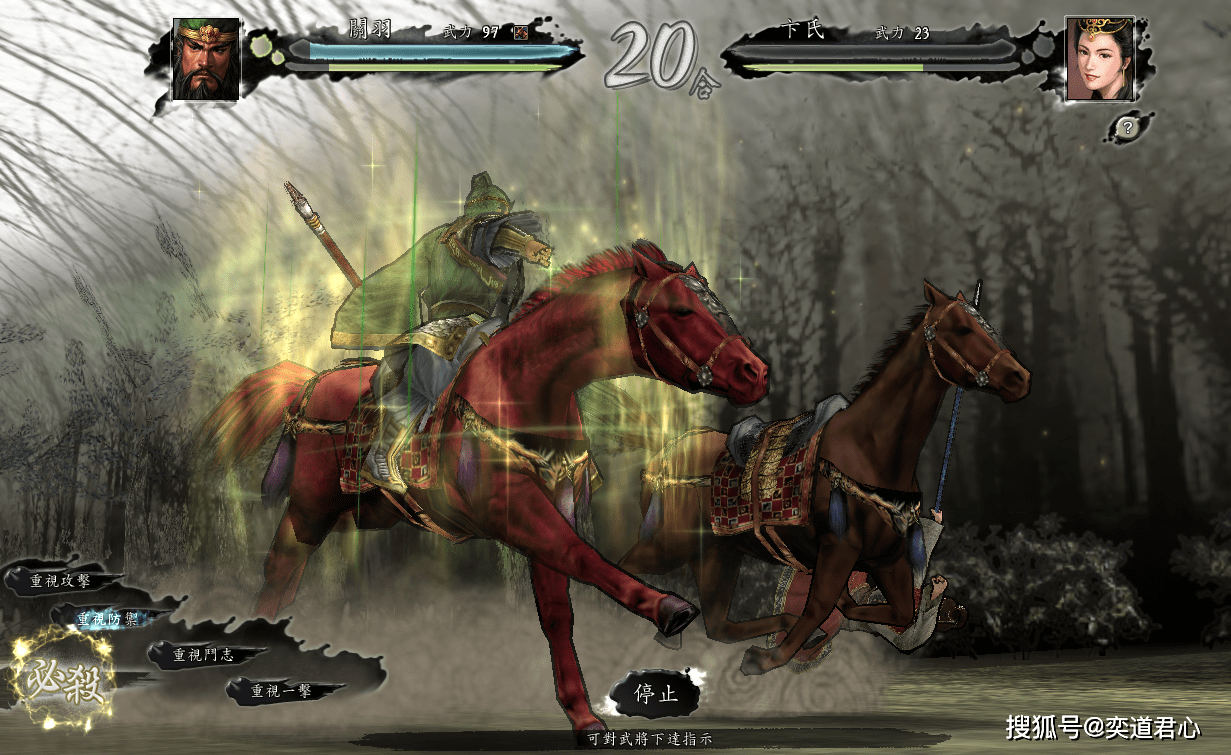Open the question mark help icon

click(x=1127, y=127)
